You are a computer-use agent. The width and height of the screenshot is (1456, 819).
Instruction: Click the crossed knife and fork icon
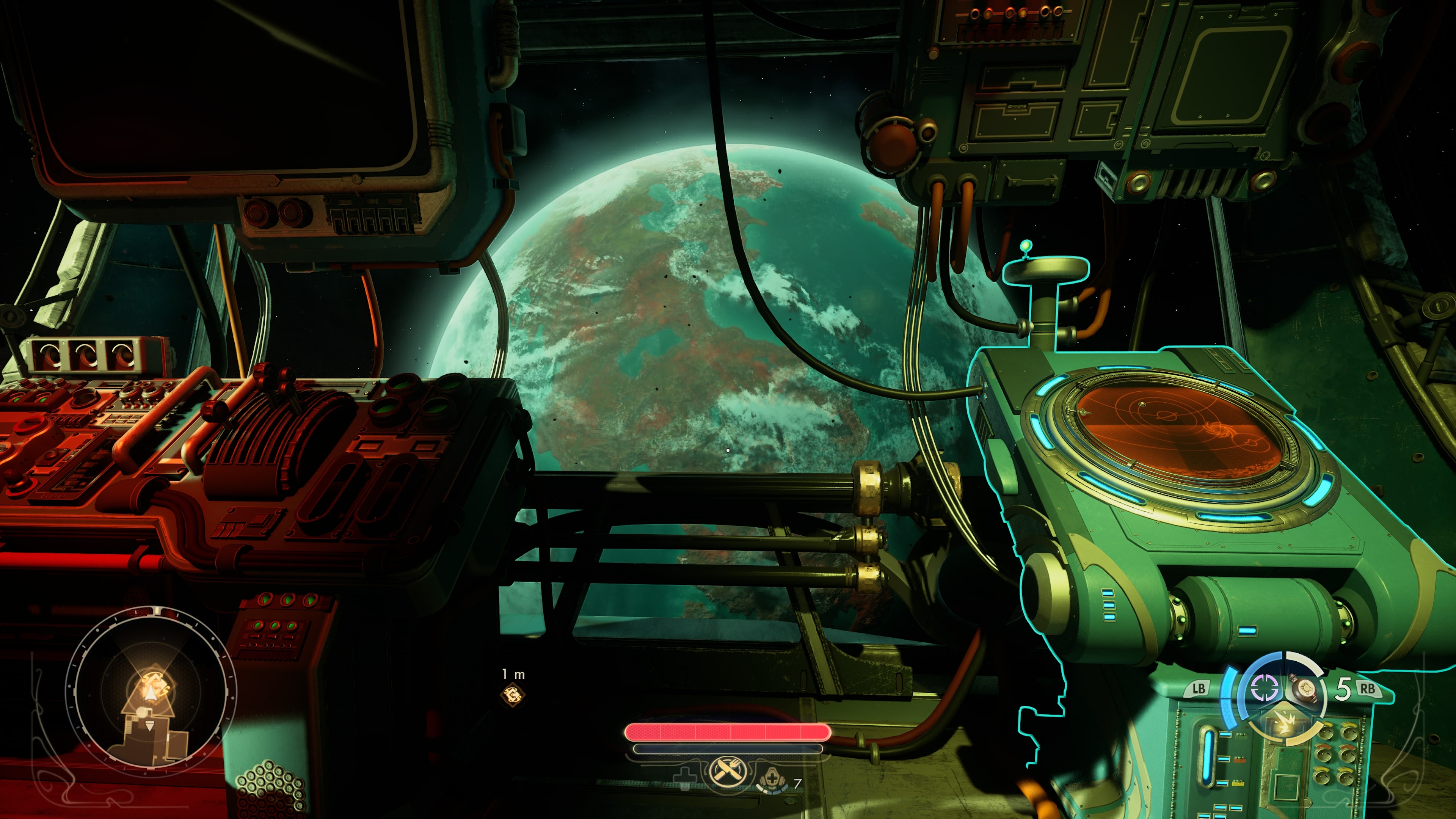pos(727,770)
